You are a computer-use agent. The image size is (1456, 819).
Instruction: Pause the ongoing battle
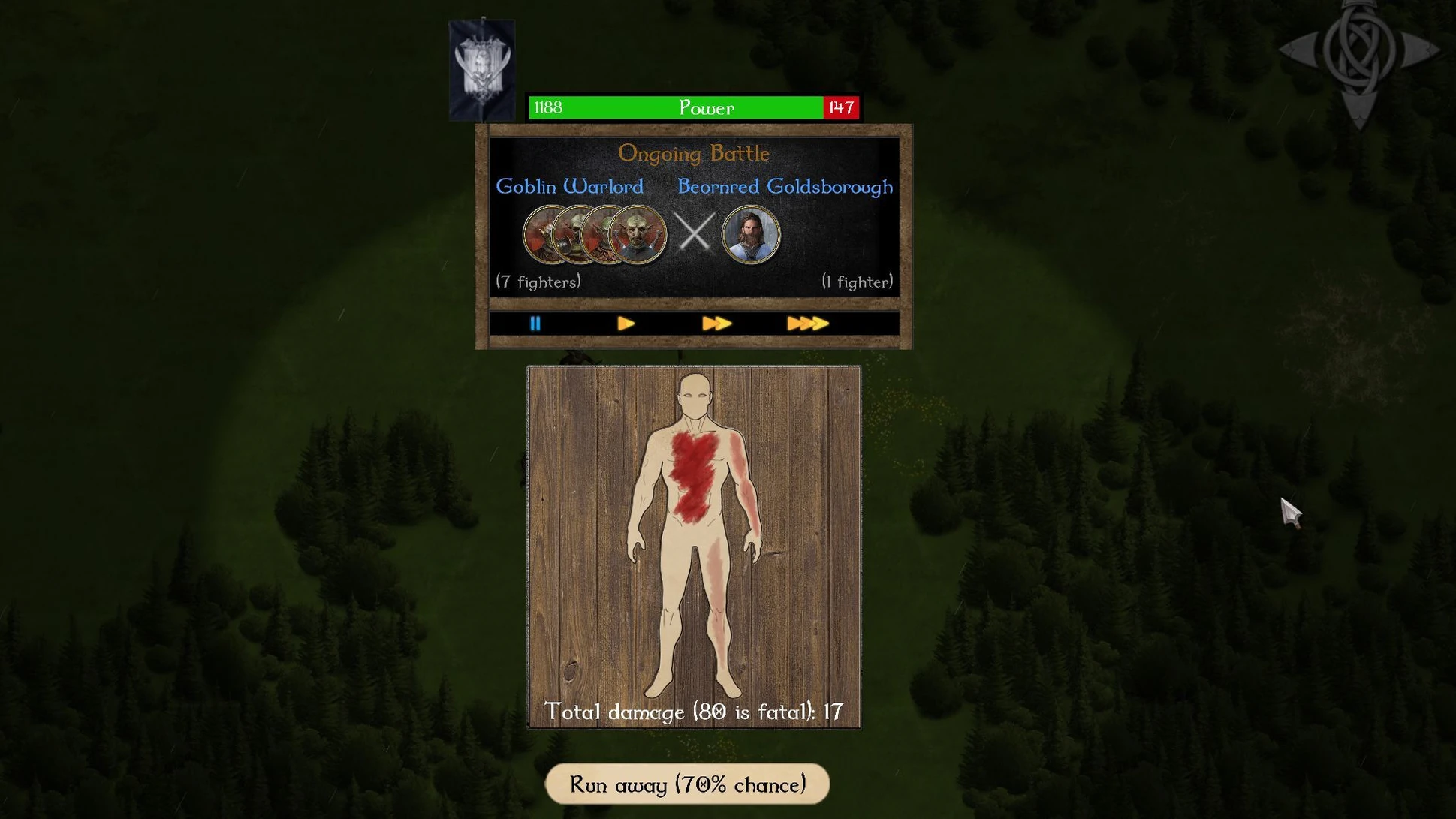[535, 324]
